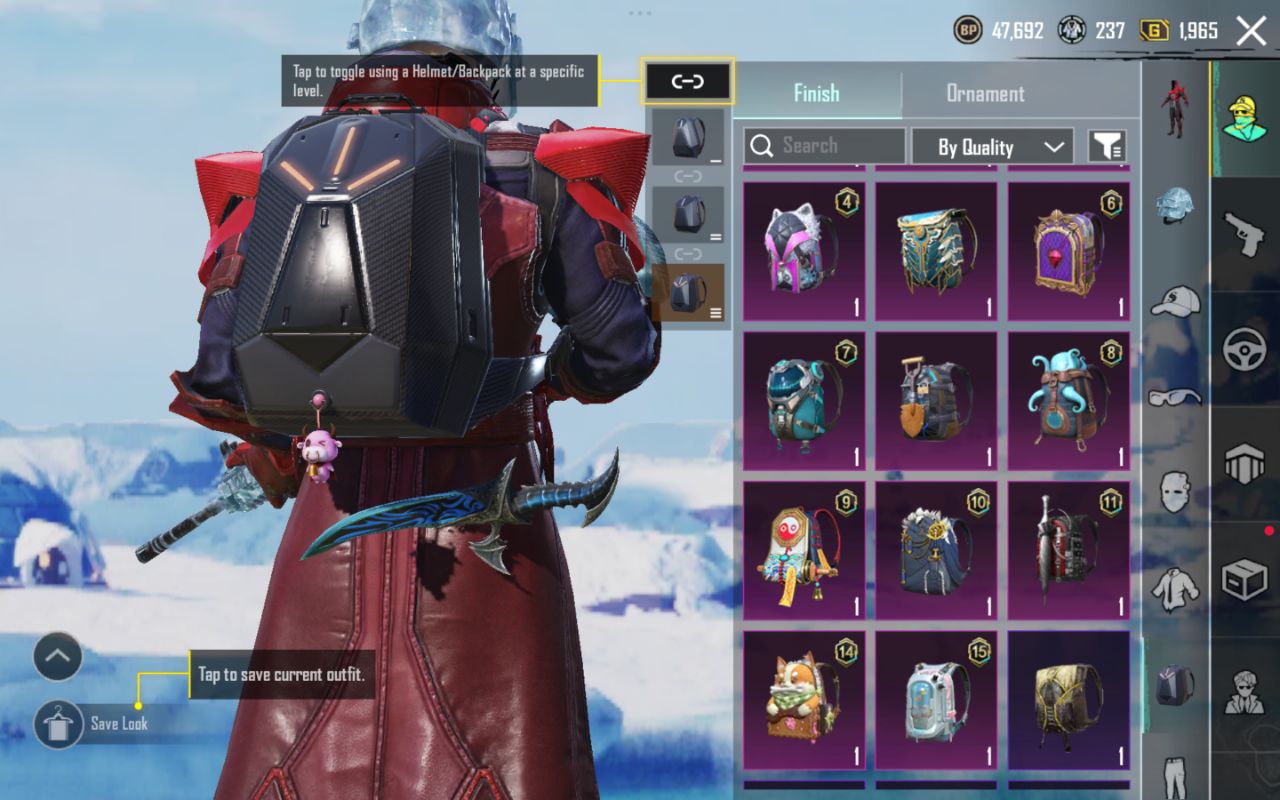Screen dimensions: 1280x800
Task: Open the filter funnel options
Action: (1107, 147)
